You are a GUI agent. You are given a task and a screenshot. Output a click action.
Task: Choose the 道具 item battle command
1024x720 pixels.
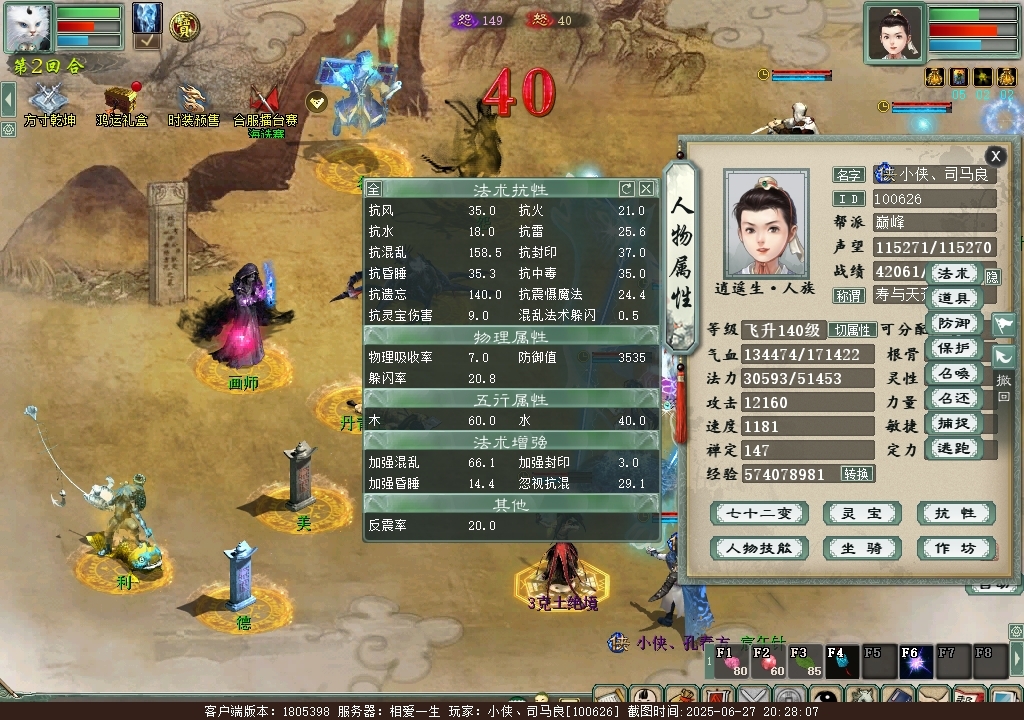953,298
